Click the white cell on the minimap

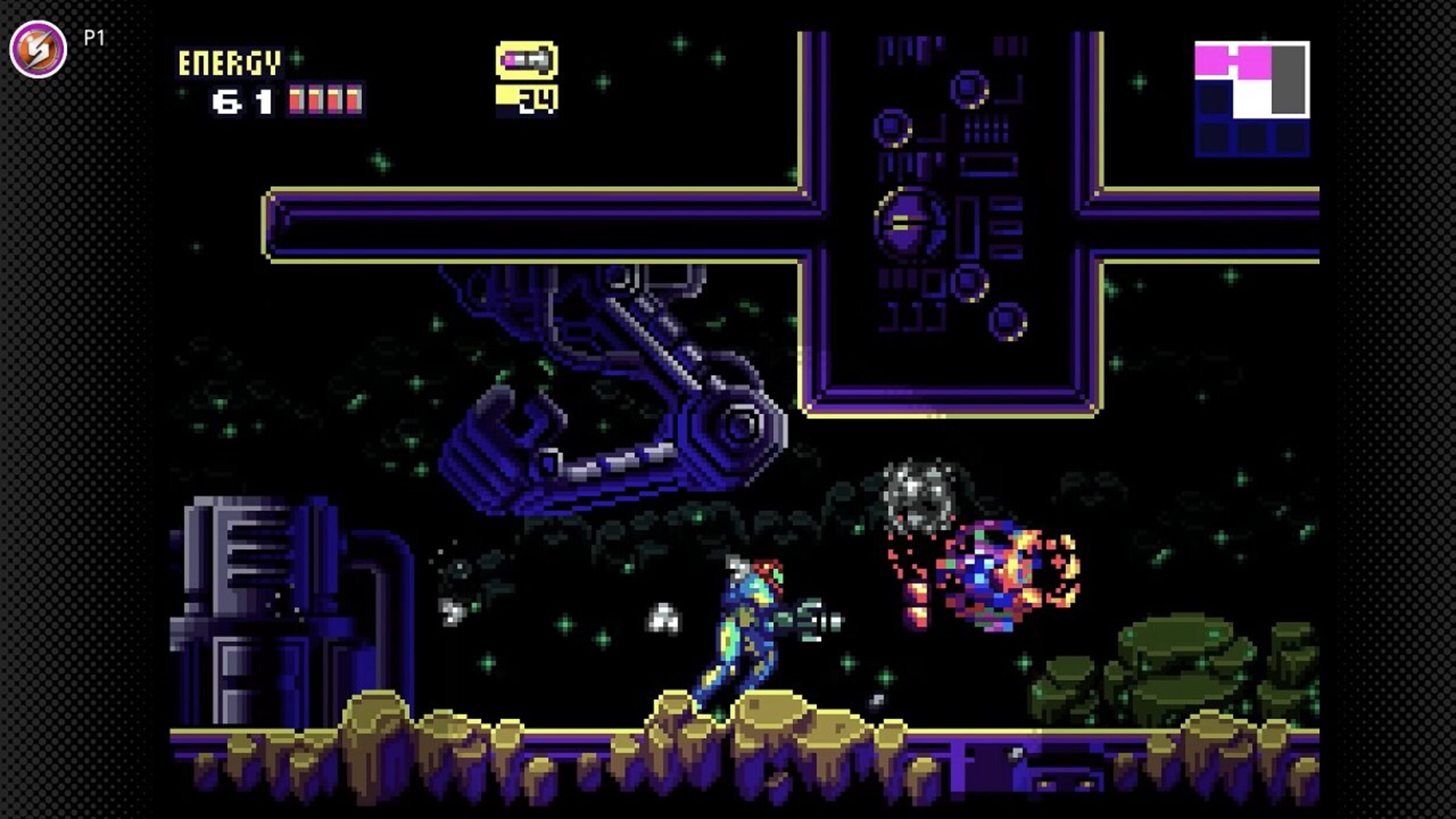click(1252, 100)
